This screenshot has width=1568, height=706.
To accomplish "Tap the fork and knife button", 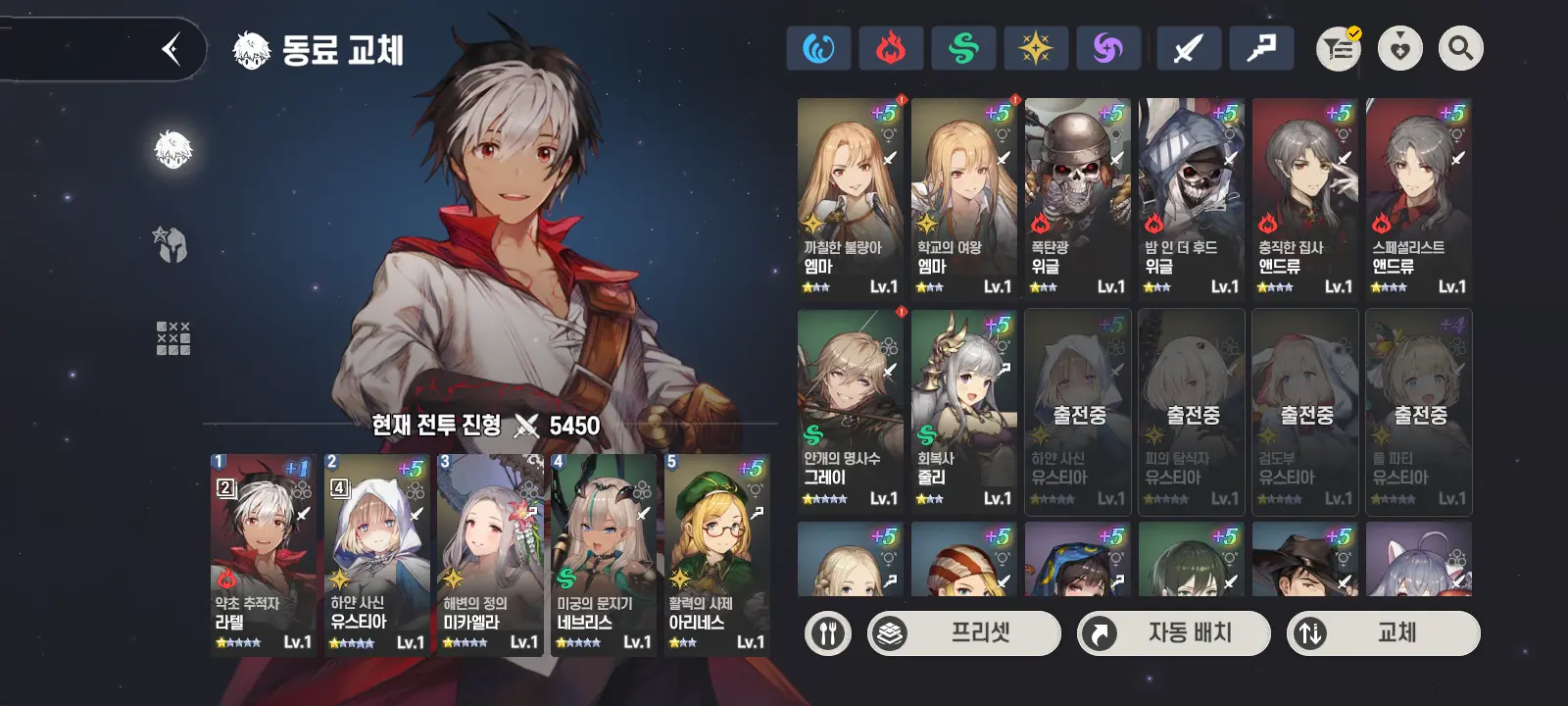I will [x=828, y=633].
